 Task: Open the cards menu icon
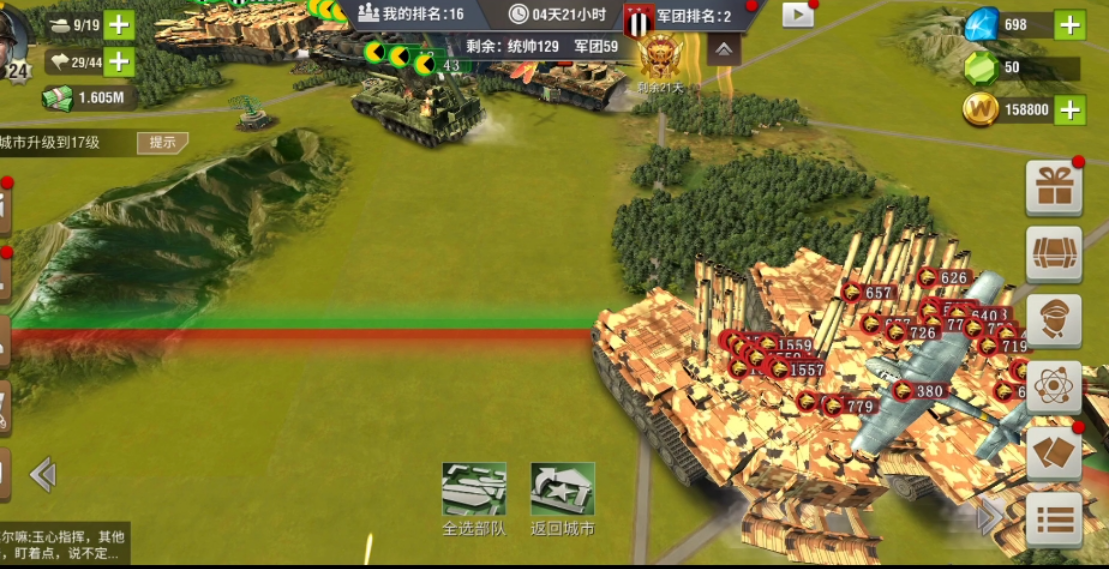tap(1054, 454)
